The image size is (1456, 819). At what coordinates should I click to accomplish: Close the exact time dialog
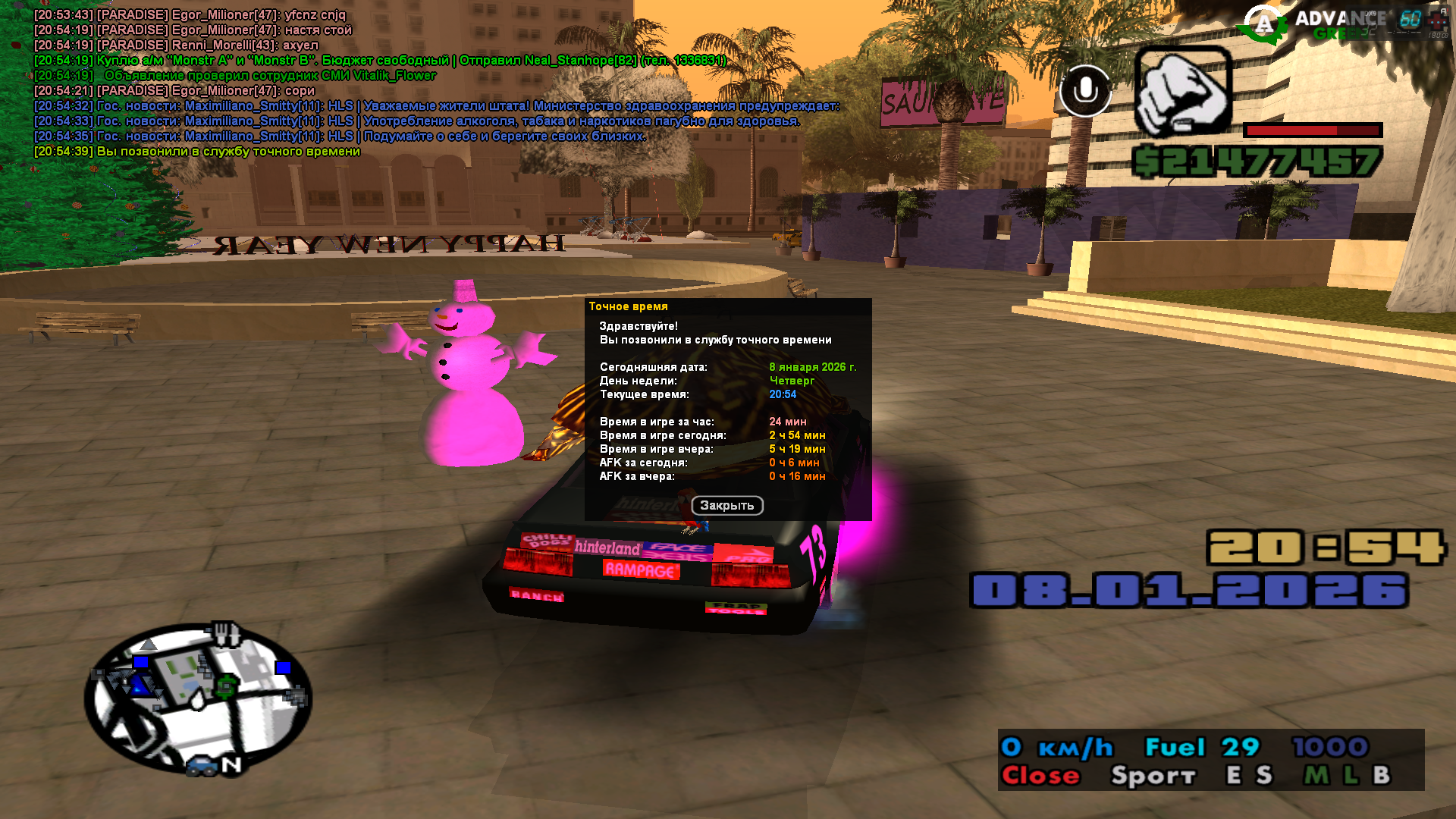726,506
